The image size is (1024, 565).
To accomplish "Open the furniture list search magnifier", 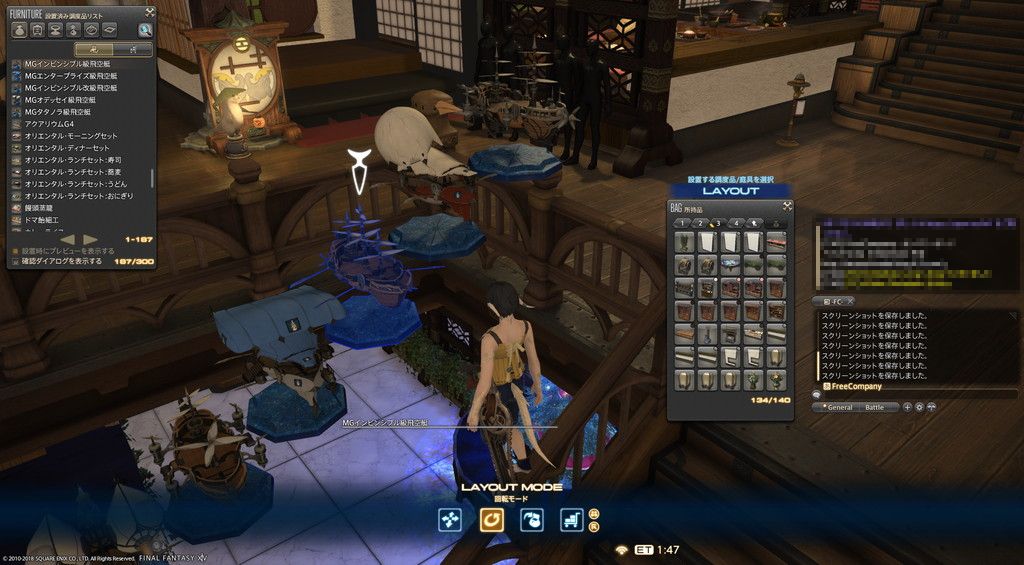I will point(146,30).
